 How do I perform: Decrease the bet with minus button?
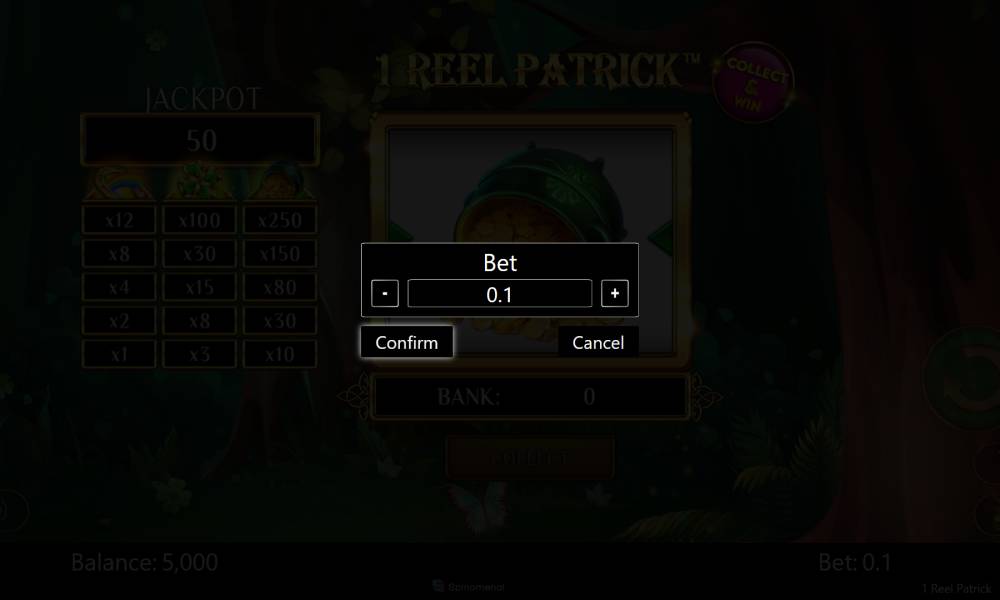pyautogui.click(x=385, y=294)
